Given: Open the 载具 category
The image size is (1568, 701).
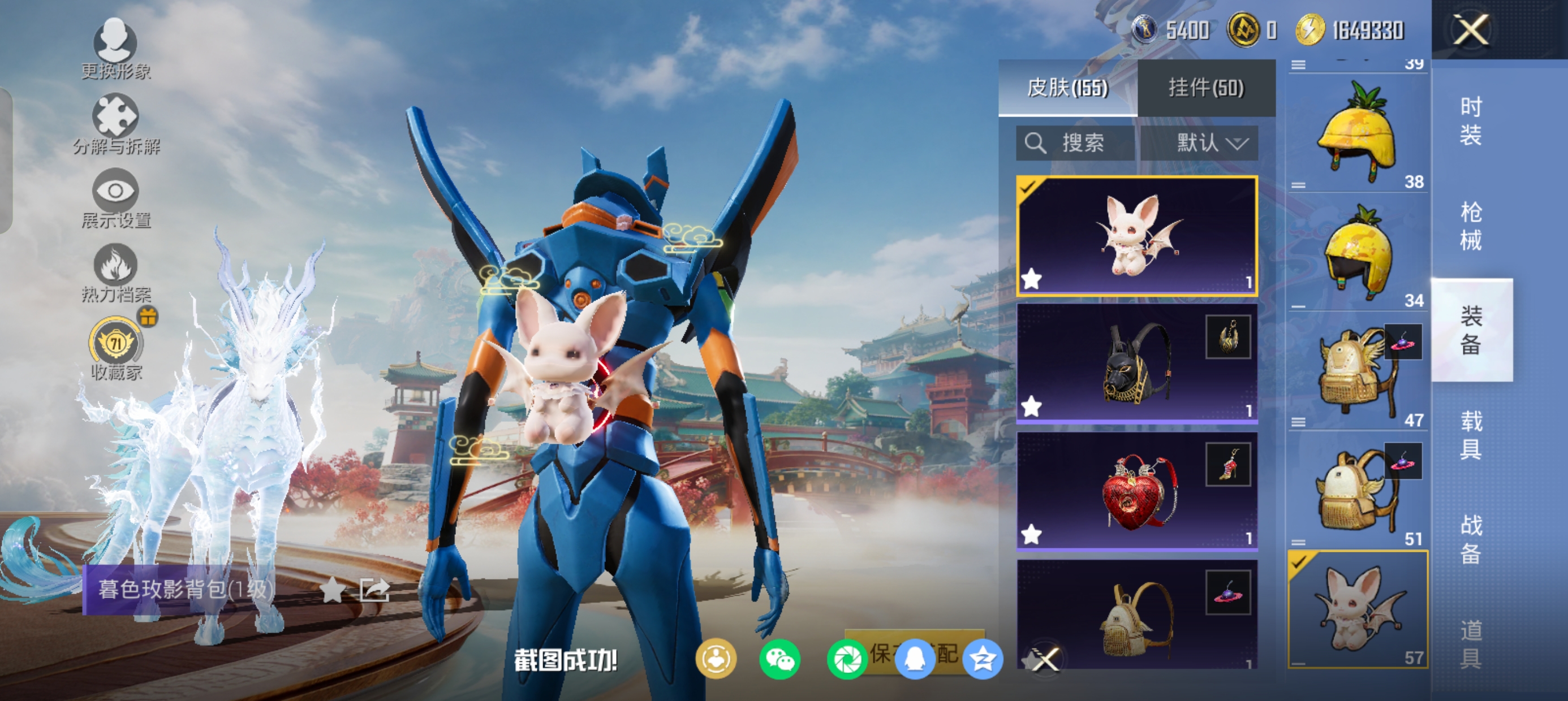Looking at the screenshot, I should (1471, 435).
